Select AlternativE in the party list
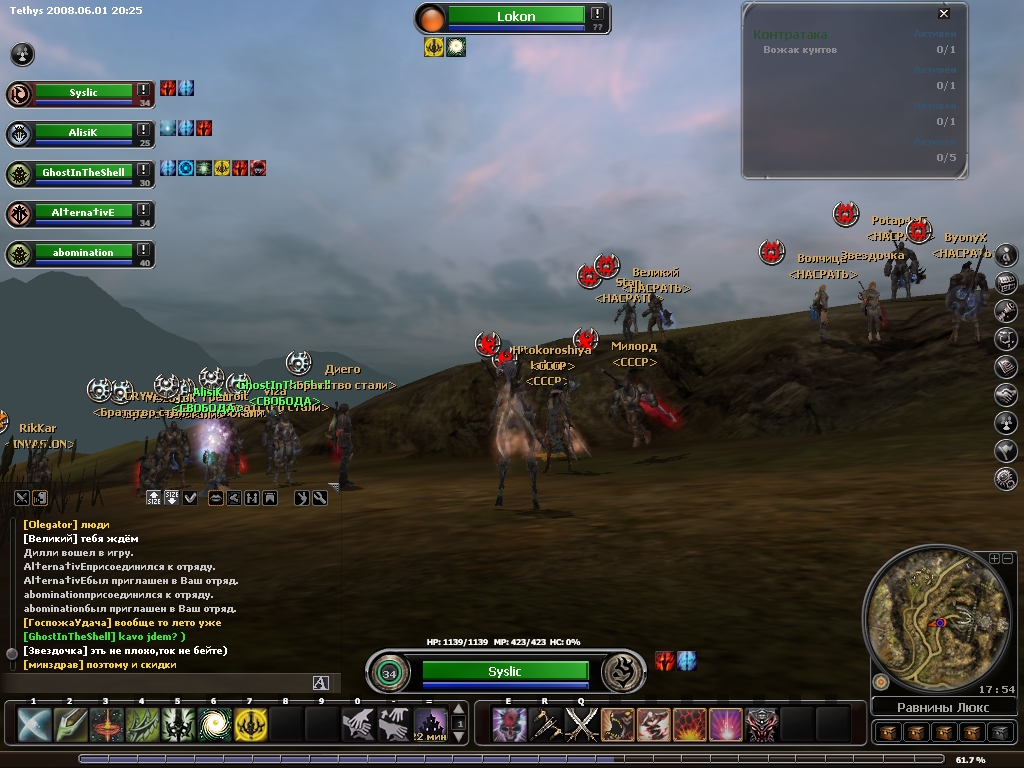The image size is (1024, 768). click(84, 213)
